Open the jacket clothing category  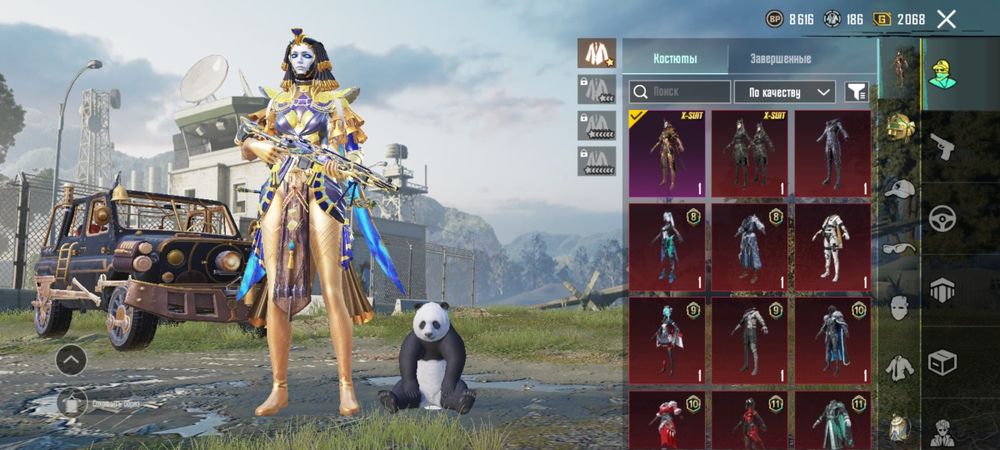tap(900, 366)
